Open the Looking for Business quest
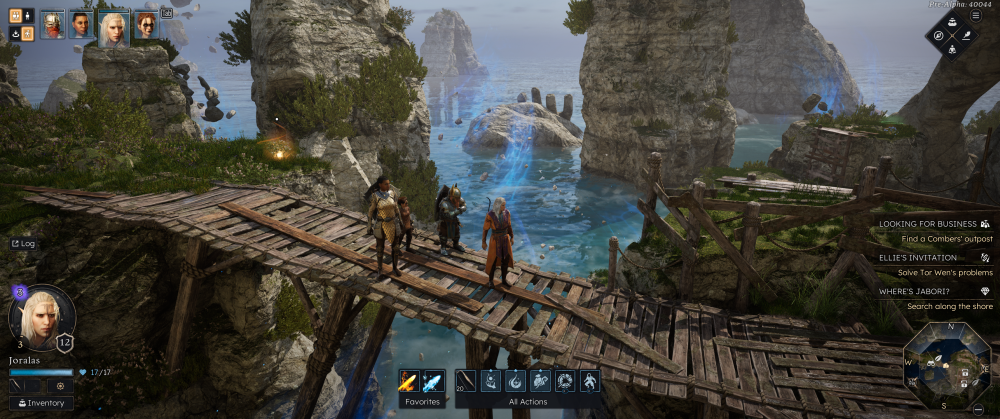This screenshot has width=1000, height=419. (930, 224)
